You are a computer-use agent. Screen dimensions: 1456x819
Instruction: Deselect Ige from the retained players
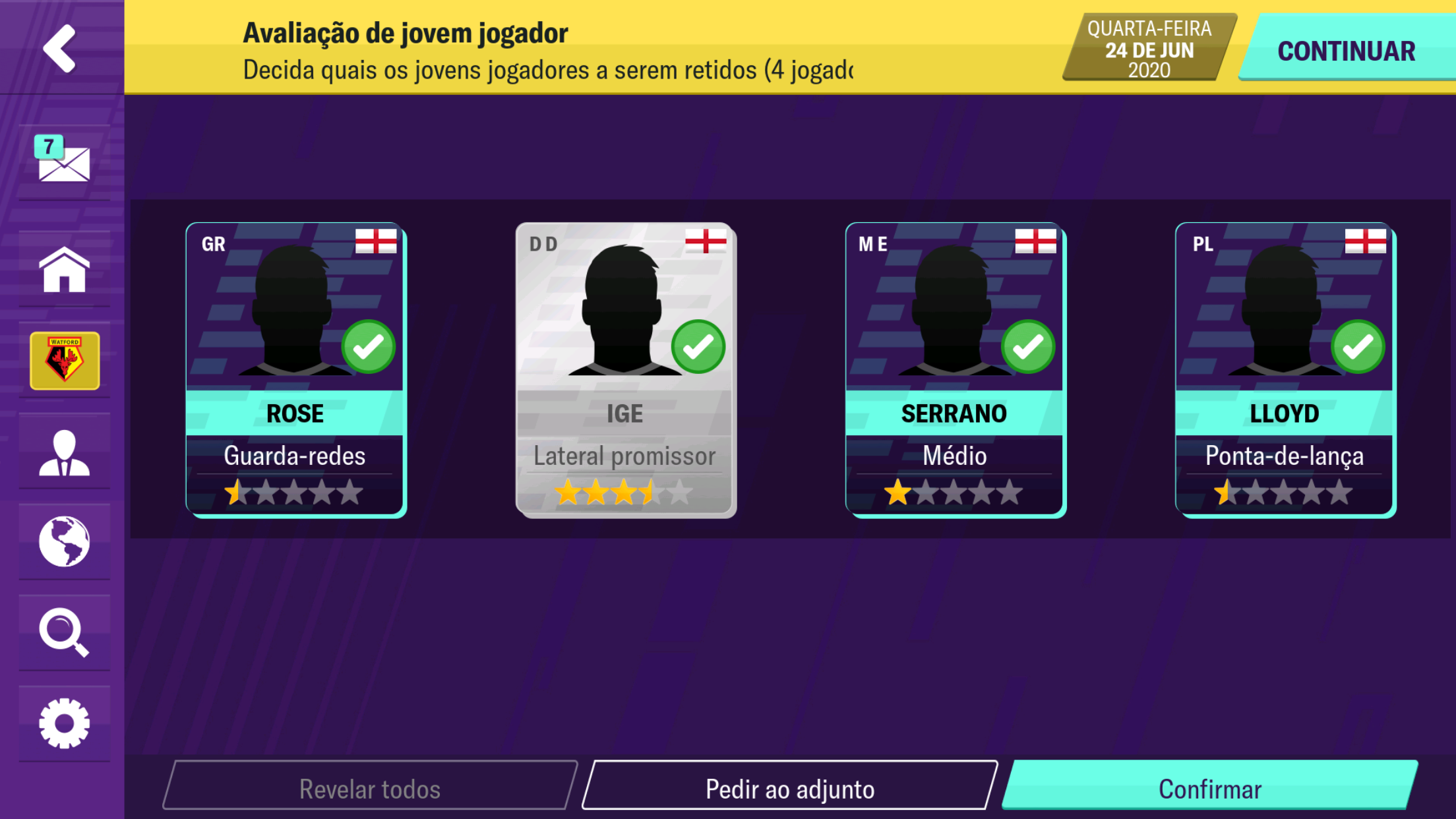(x=698, y=347)
